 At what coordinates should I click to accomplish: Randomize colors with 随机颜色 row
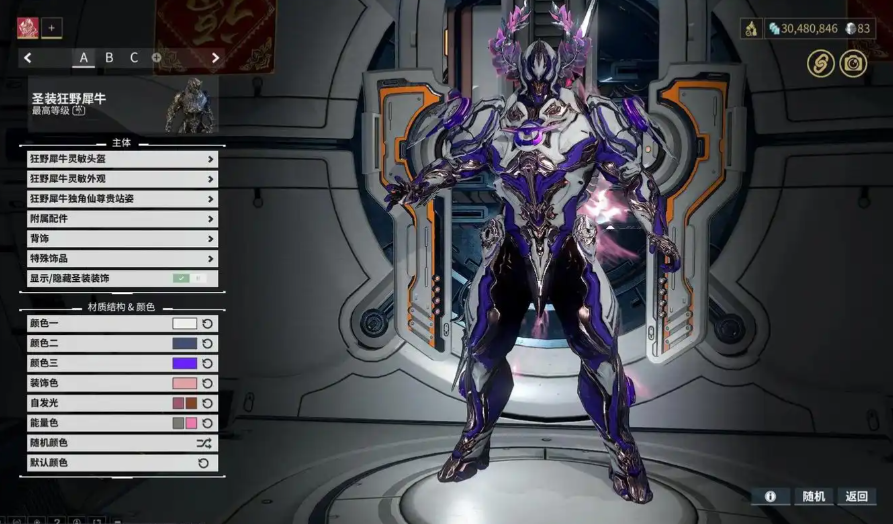(x=122, y=443)
